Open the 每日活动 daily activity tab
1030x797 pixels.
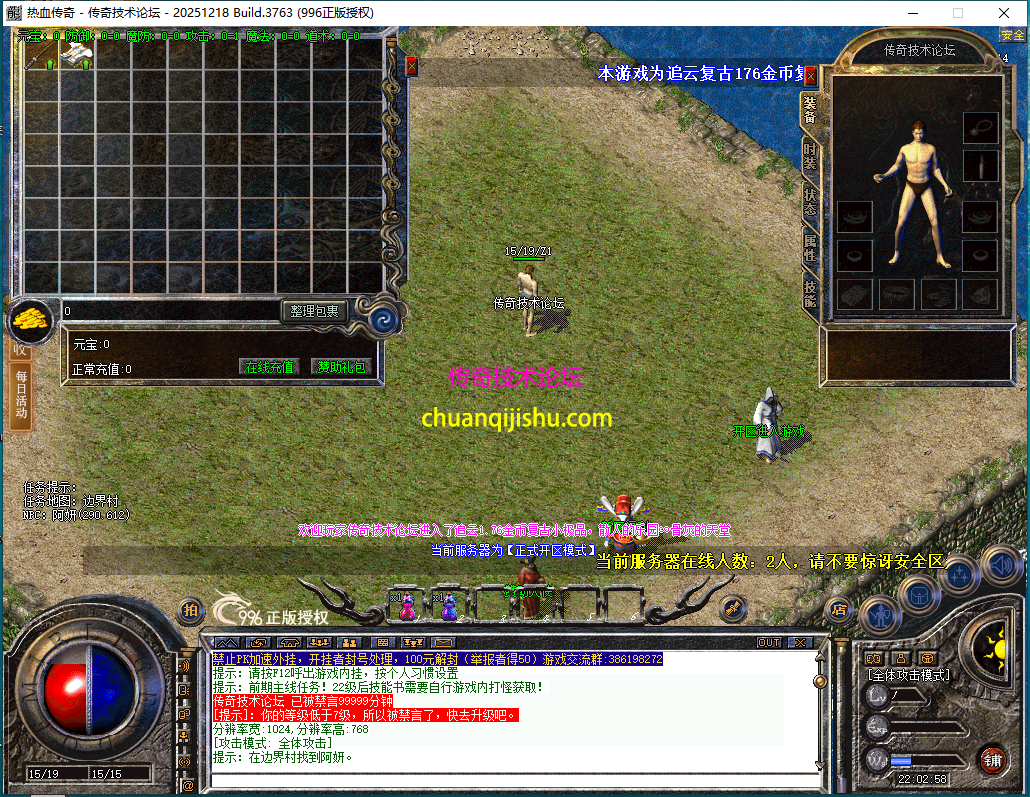tap(21, 395)
